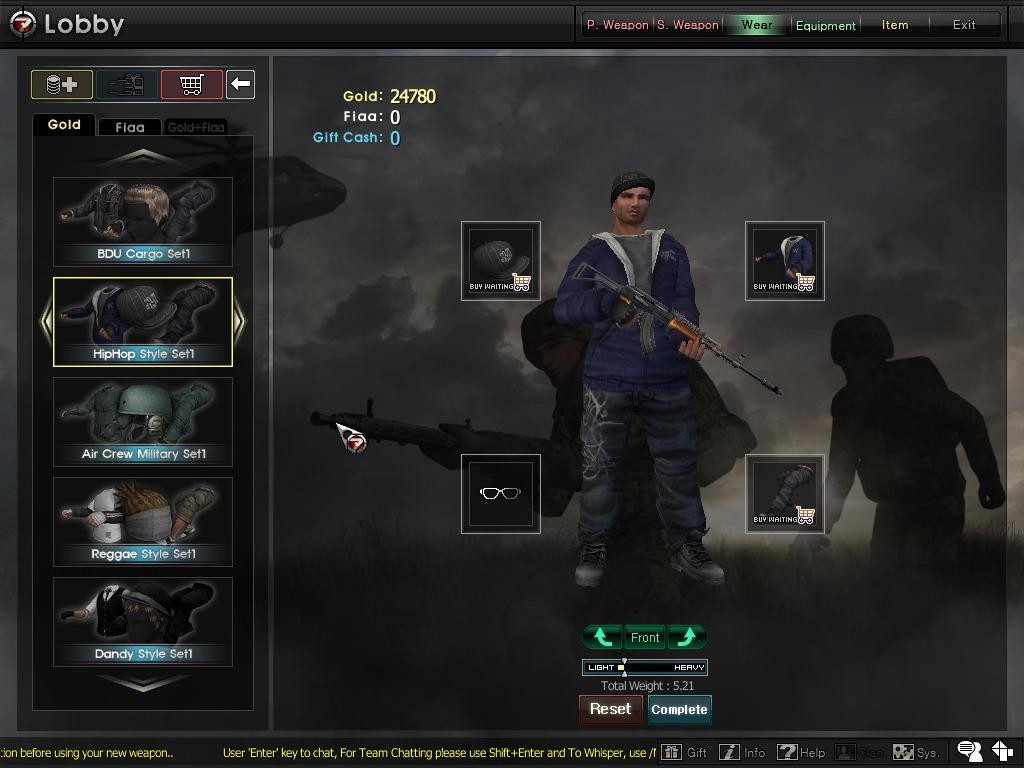
Task: Switch to the Flaa currency tab
Action: click(x=130, y=127)
